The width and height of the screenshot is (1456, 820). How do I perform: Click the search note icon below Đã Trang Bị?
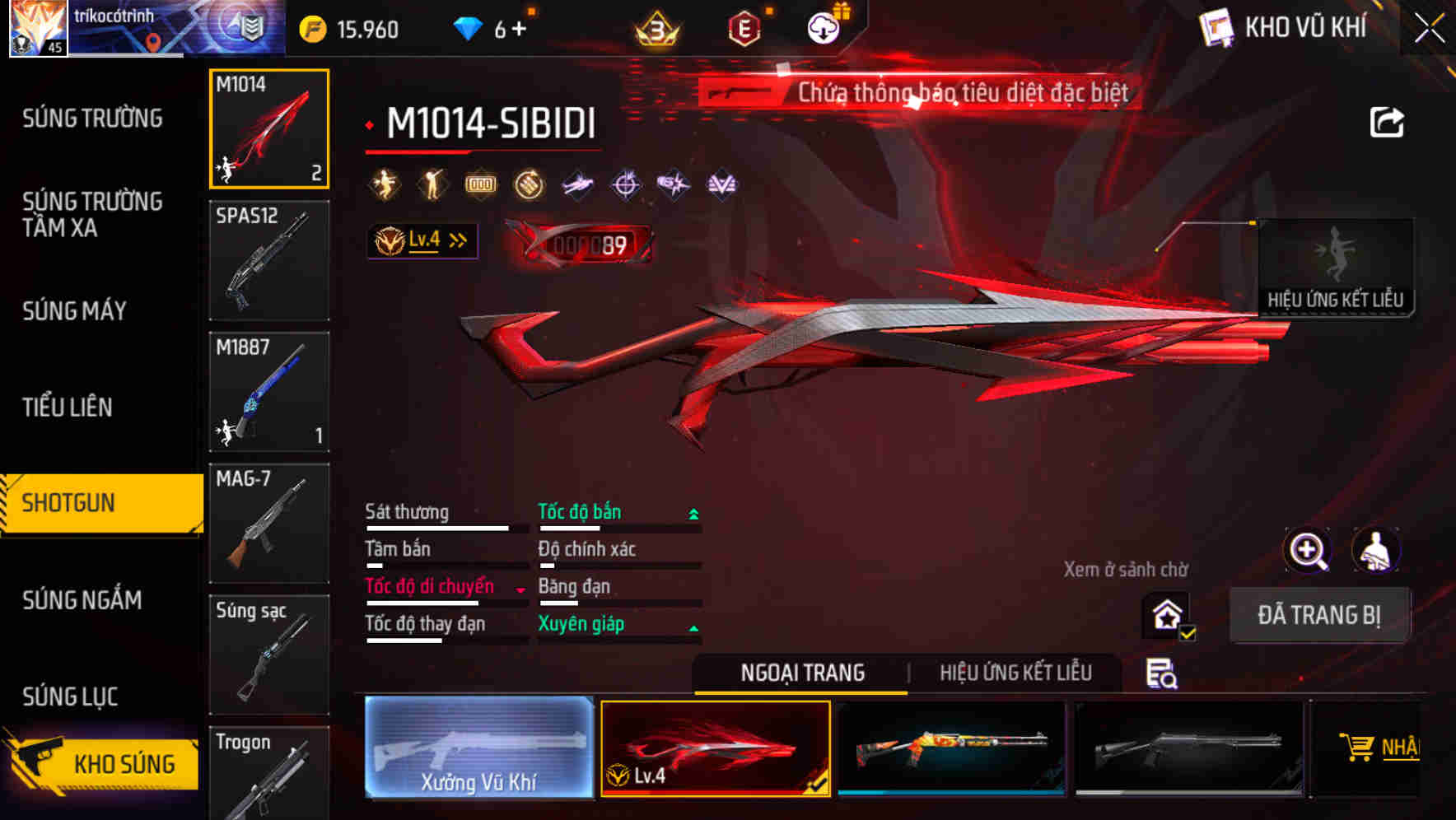(1162, 673)
